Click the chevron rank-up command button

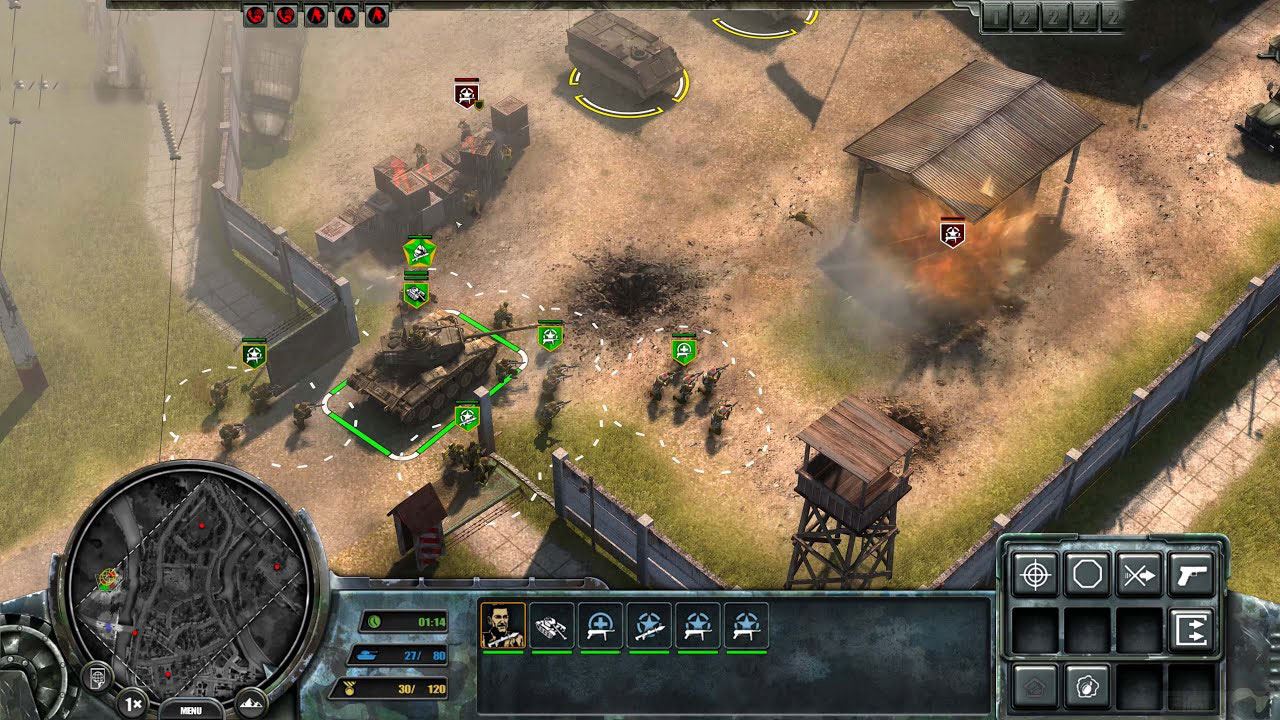click(x=1035, y=686)
